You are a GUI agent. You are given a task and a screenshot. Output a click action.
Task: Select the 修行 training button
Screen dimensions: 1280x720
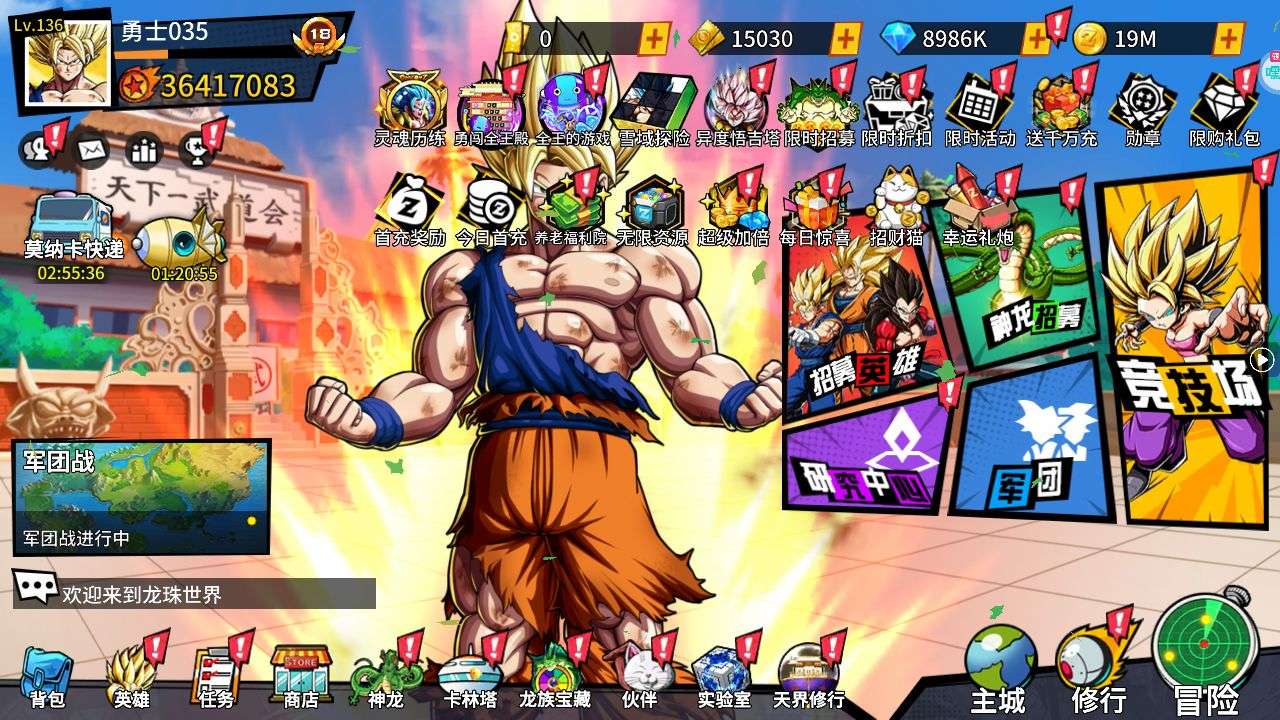1098,667
